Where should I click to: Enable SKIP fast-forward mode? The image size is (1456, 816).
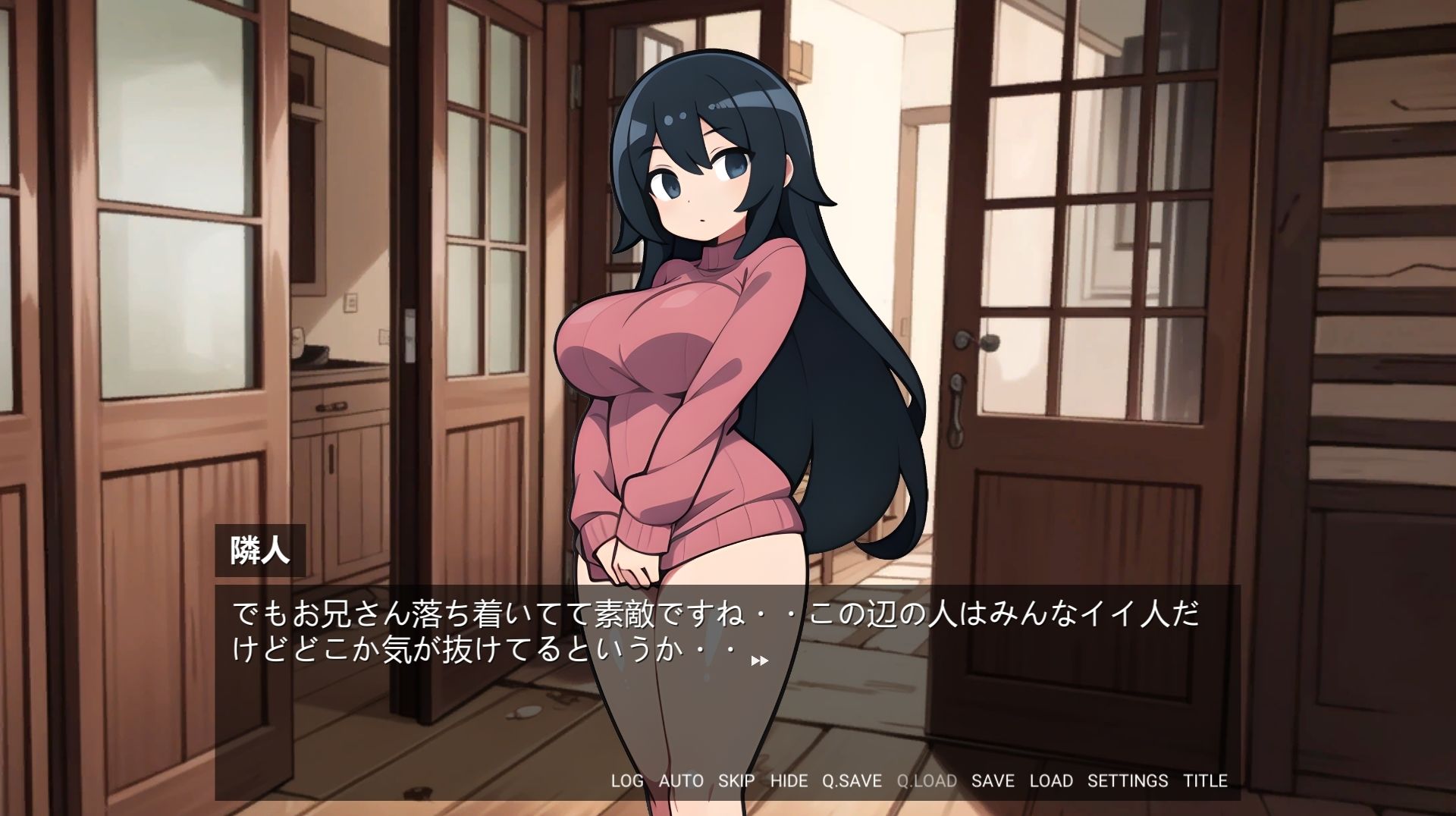(736, 781)
